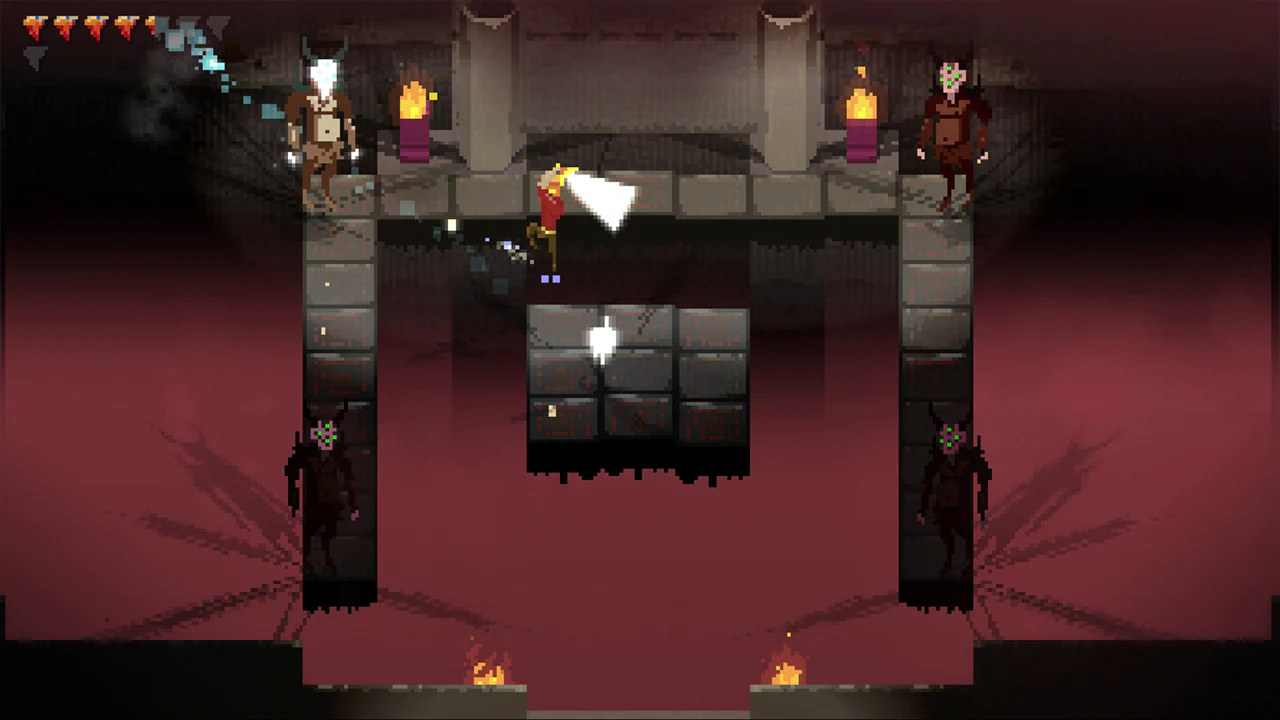Click the yellow glint on the left pillar bricks
This screenshot has height=720, width=1280.
pos(325,330)
